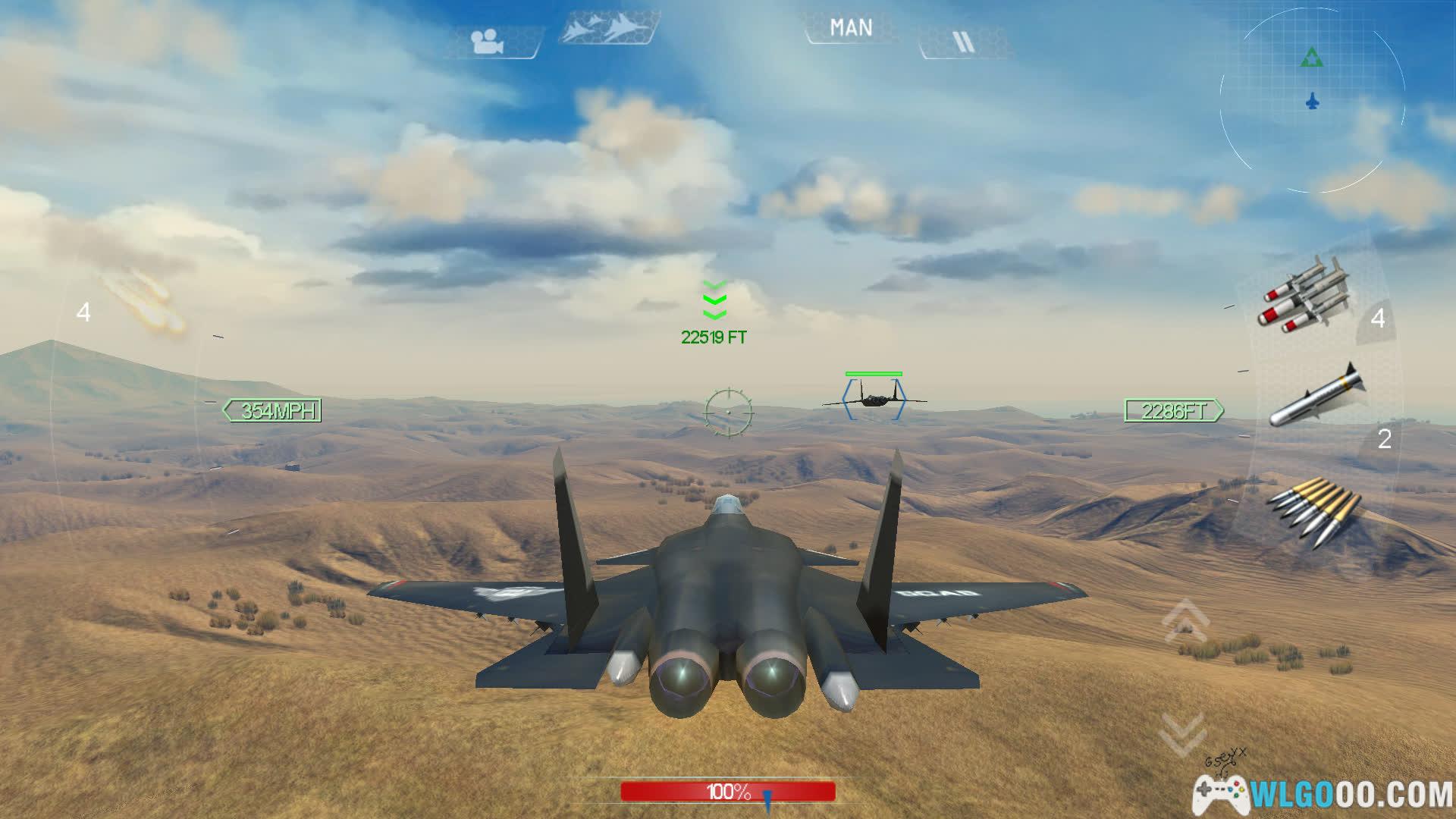Increase throttle with the up chevrons
This screenshot has height=819, width=1456.
point(1185,618)
